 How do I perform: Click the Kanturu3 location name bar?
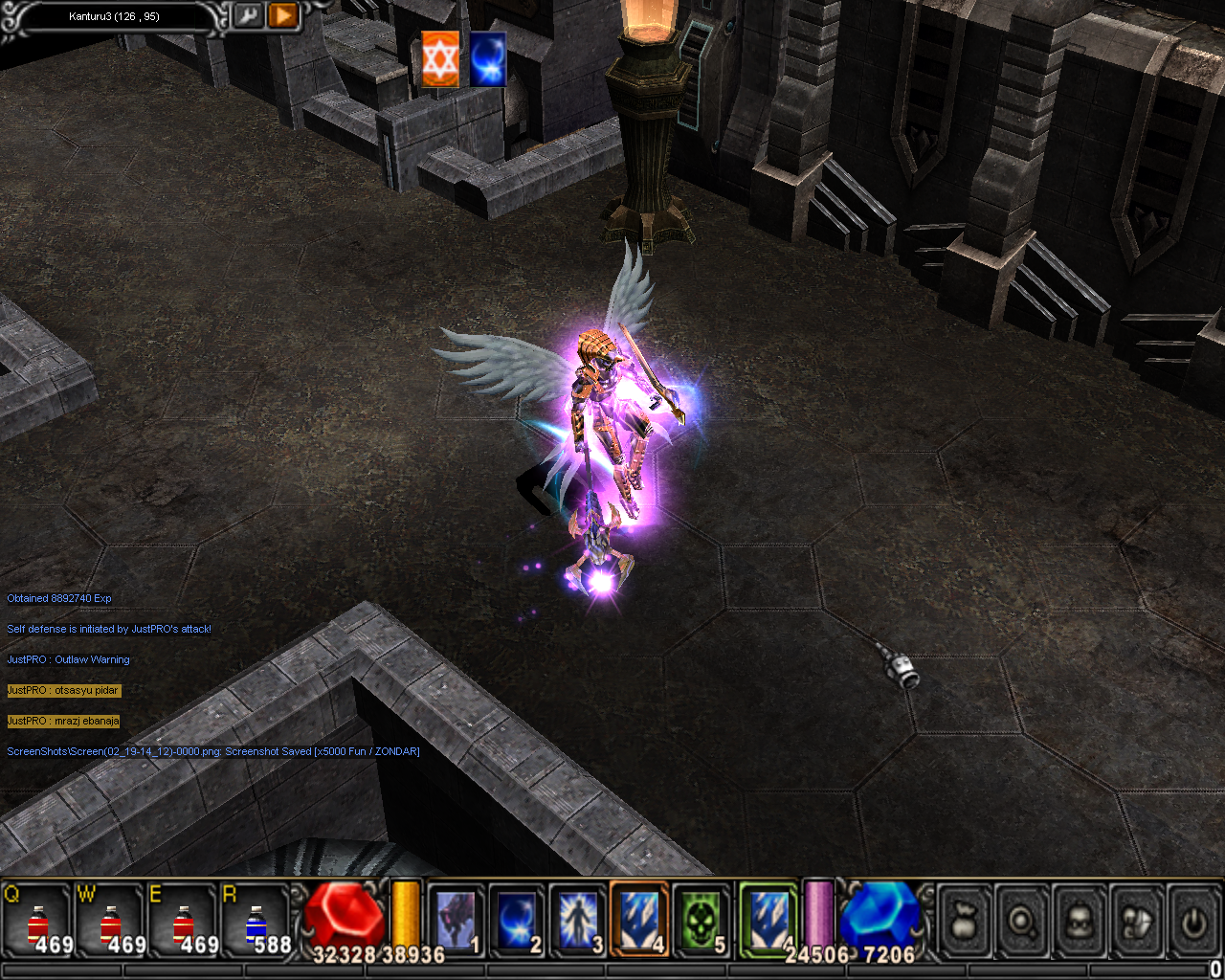click(115, 16)
